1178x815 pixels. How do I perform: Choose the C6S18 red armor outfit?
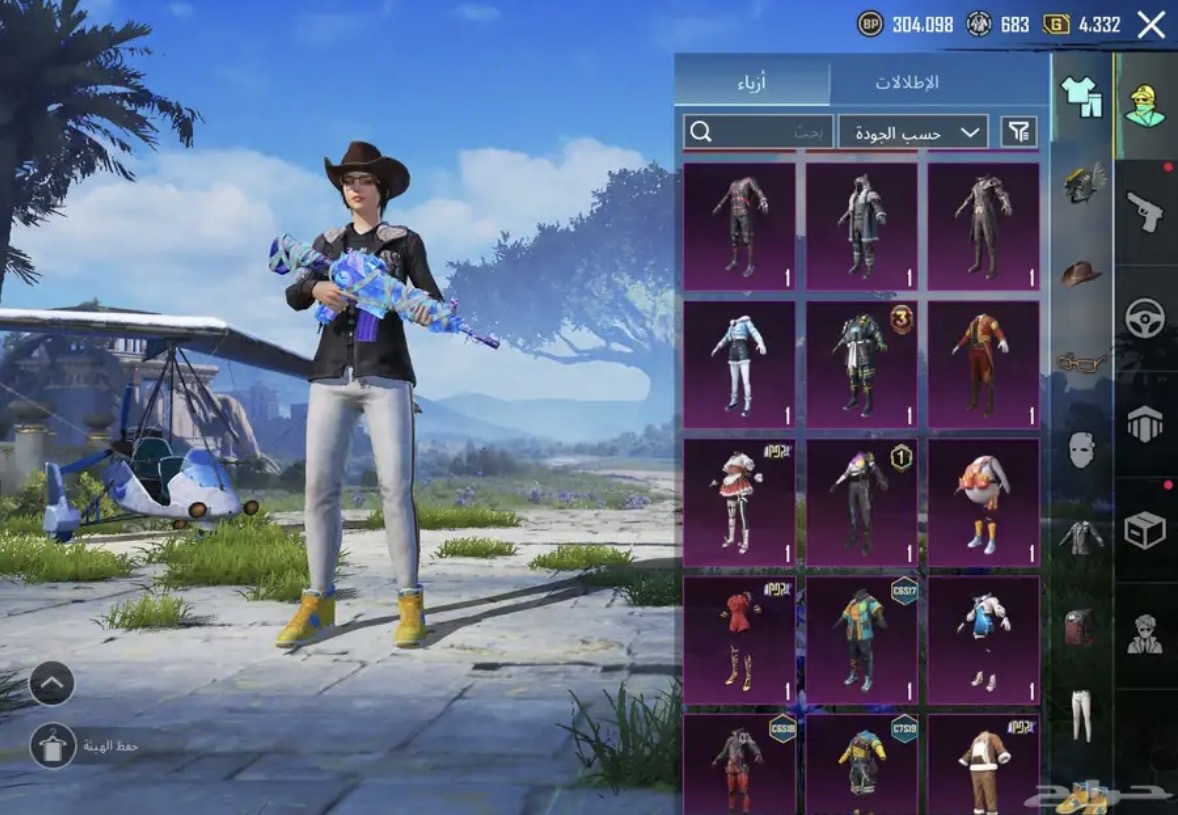pyautogui.click(x=739, y=765)
